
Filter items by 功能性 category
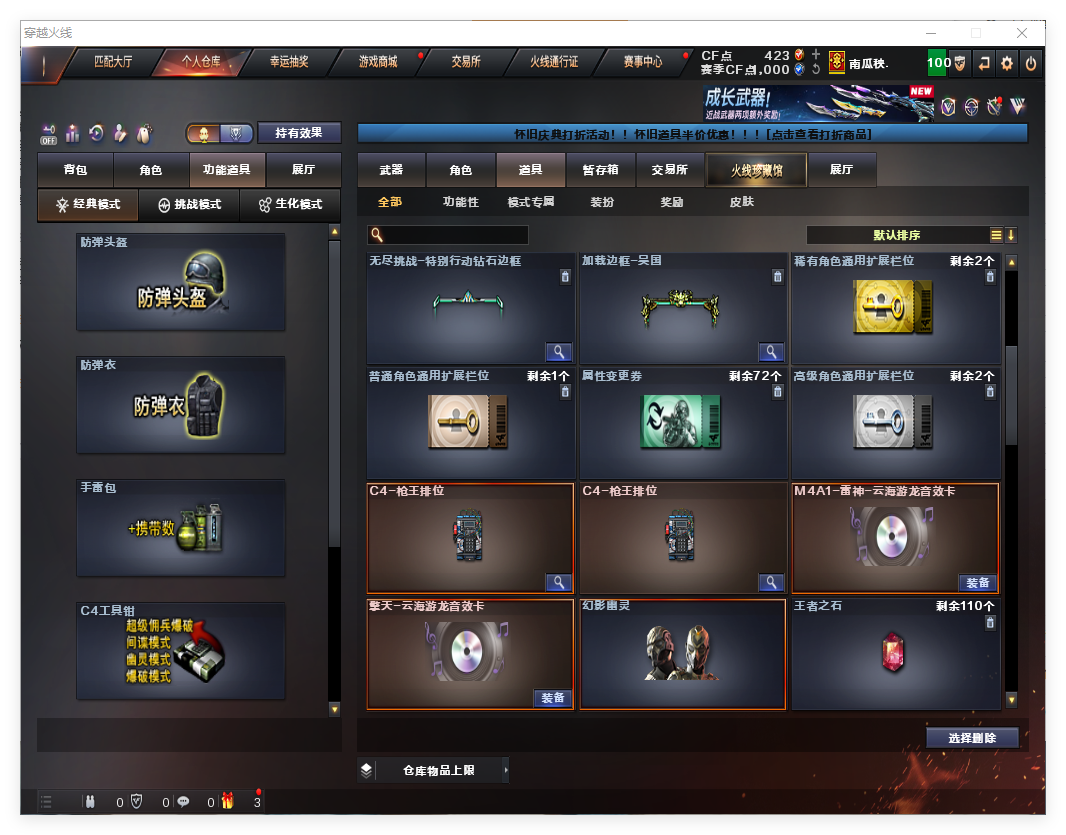click(x=461, y=202)
